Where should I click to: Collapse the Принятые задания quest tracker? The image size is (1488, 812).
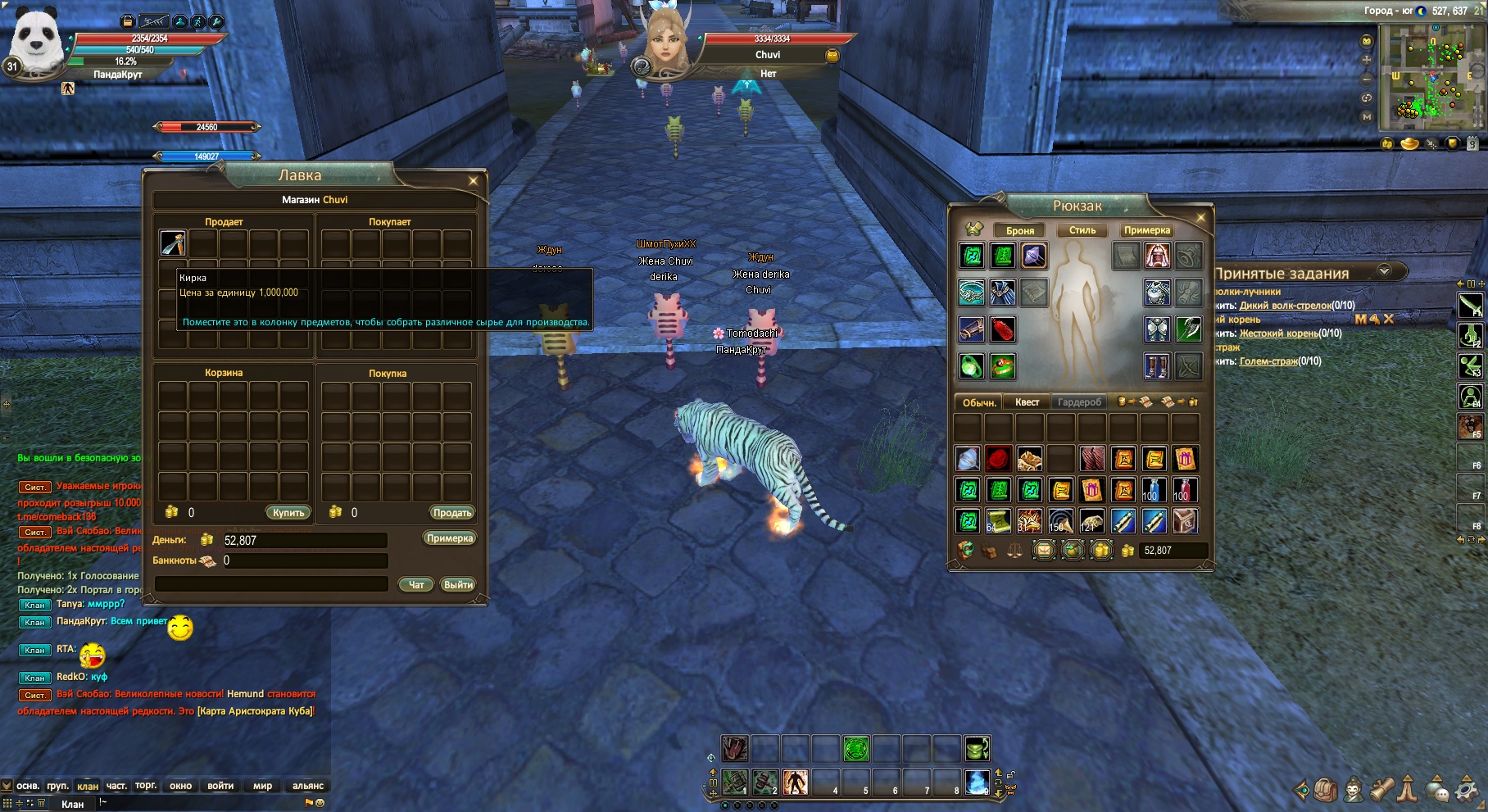pos(1385,271)
